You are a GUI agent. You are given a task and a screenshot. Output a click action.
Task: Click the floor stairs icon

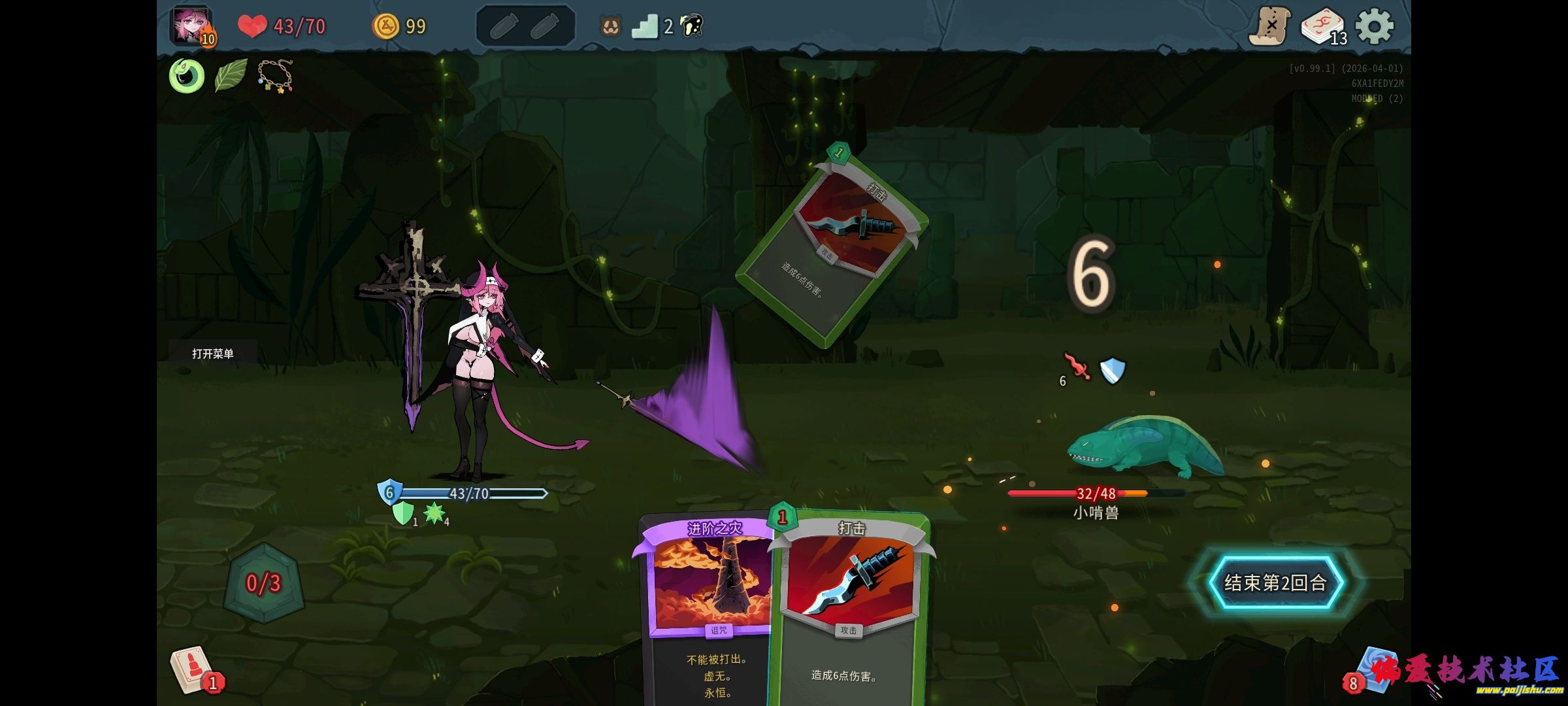coord(645,27)
